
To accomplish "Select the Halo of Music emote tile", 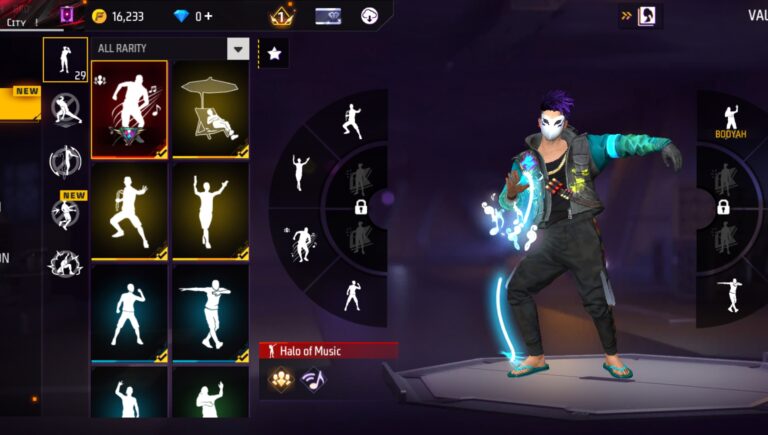I will tap(130, 109).
